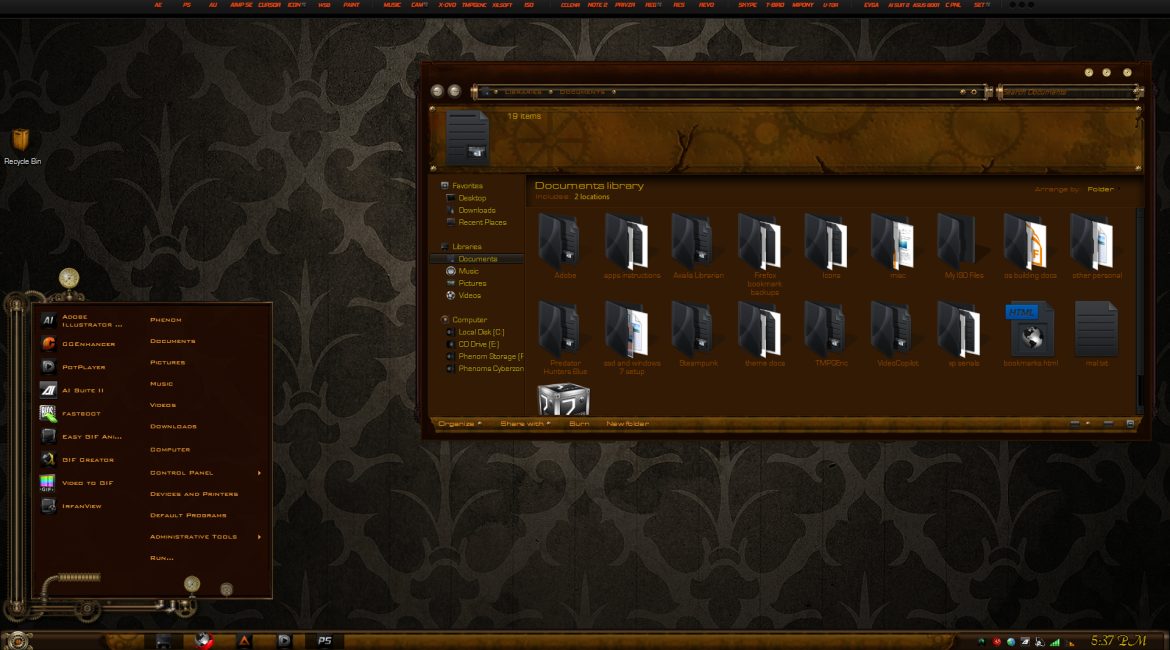Click the PS taskbar button
Viewport: 1170px width, 650px height.
(x=324, y=640)
